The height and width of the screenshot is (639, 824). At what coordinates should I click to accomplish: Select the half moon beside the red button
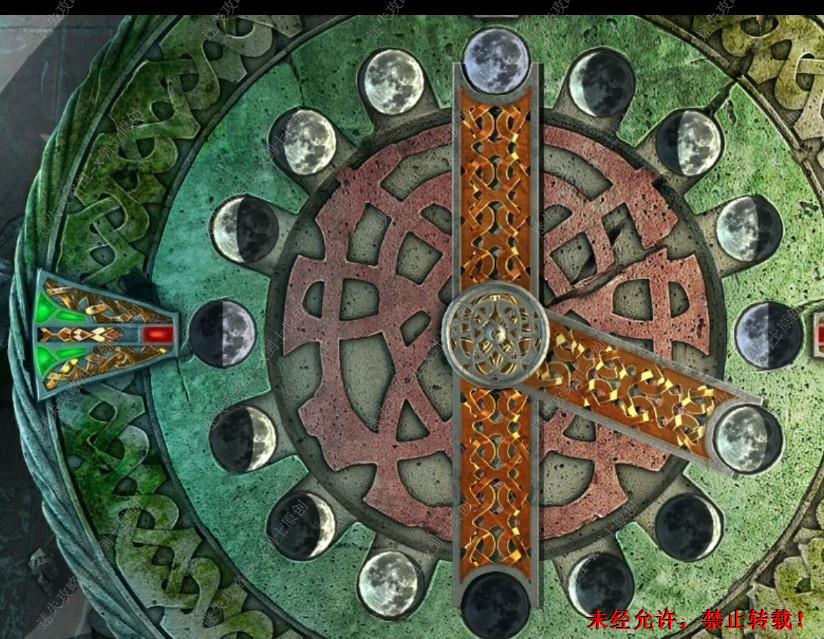[223, 332]
